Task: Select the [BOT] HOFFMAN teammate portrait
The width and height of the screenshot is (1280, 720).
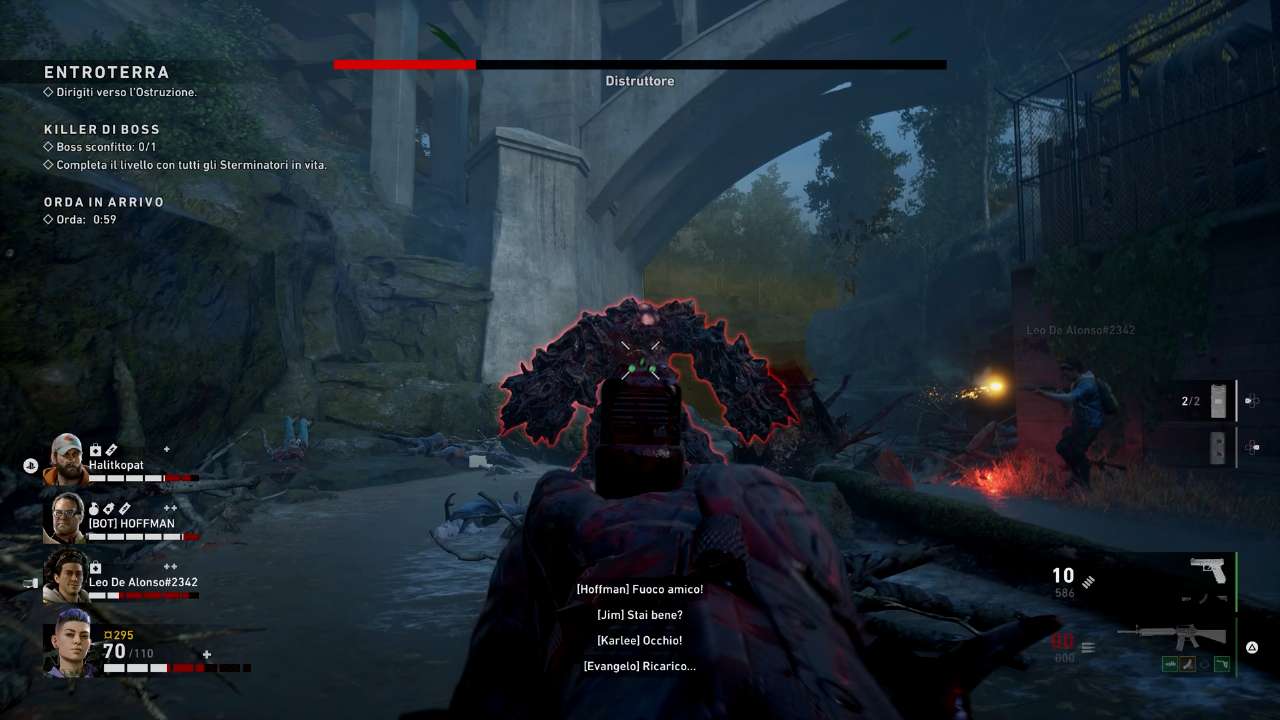Action: coord(67,517)
